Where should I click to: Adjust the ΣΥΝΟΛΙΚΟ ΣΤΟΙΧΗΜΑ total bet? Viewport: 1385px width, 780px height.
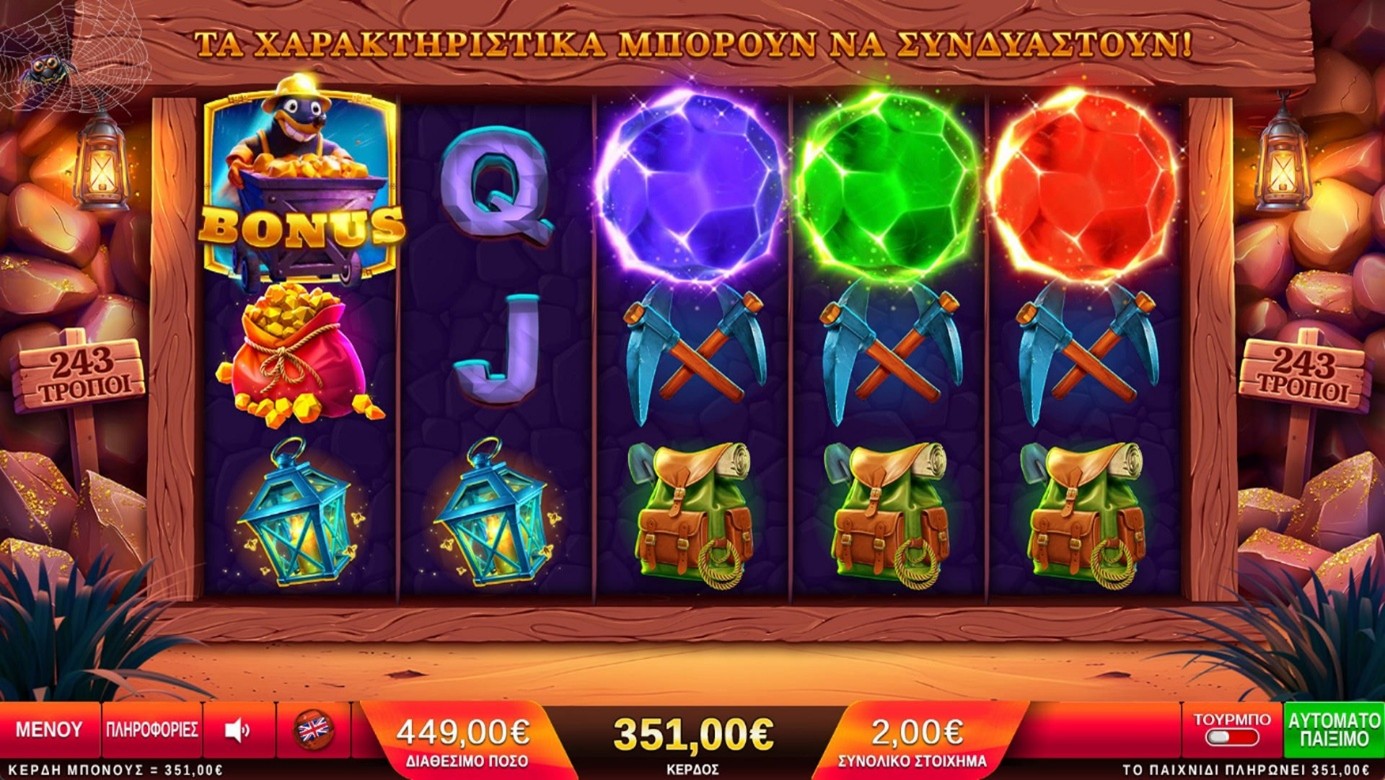tap(916, 739)
